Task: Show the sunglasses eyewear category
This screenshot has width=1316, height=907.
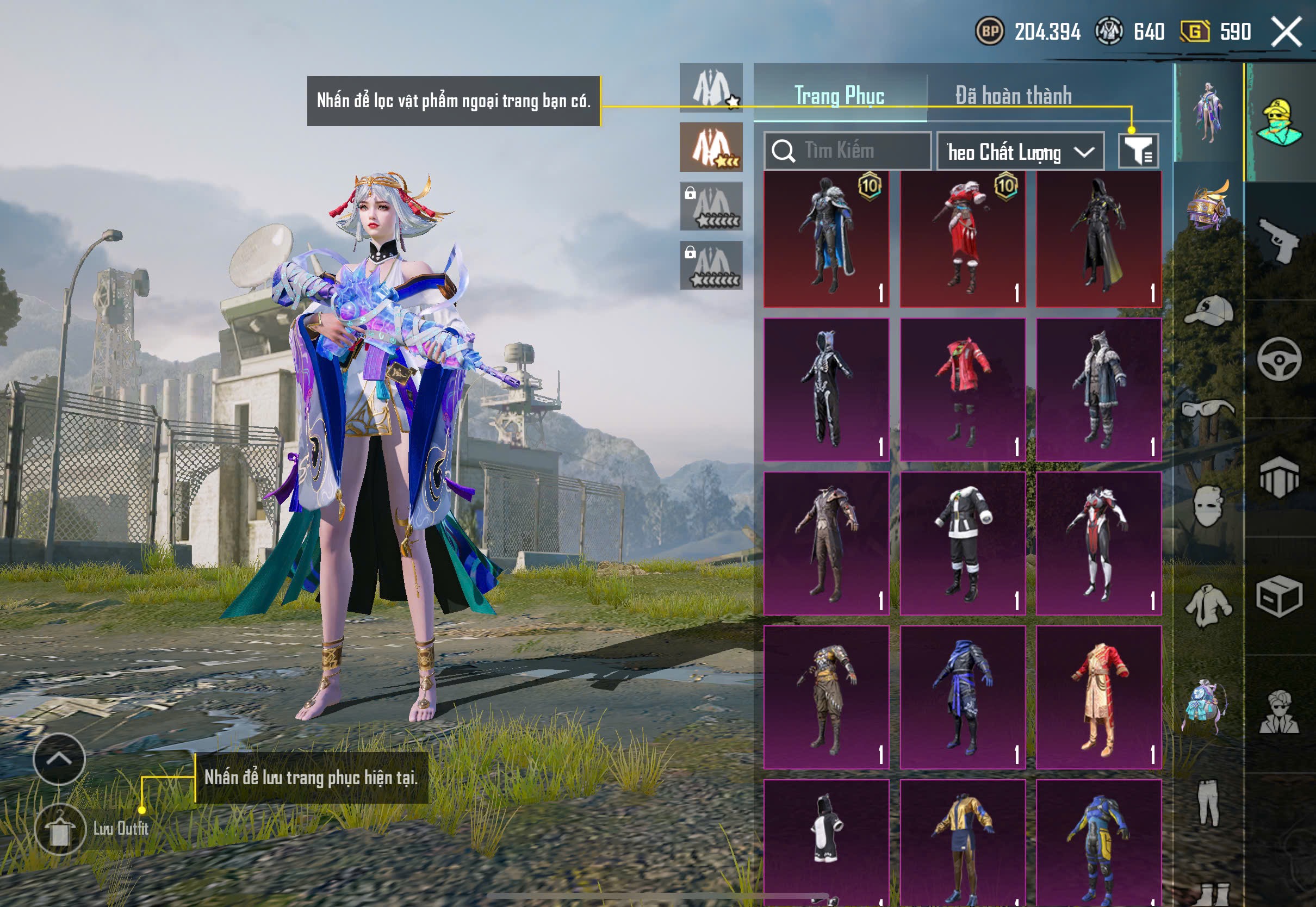Action: point(1209,409)
